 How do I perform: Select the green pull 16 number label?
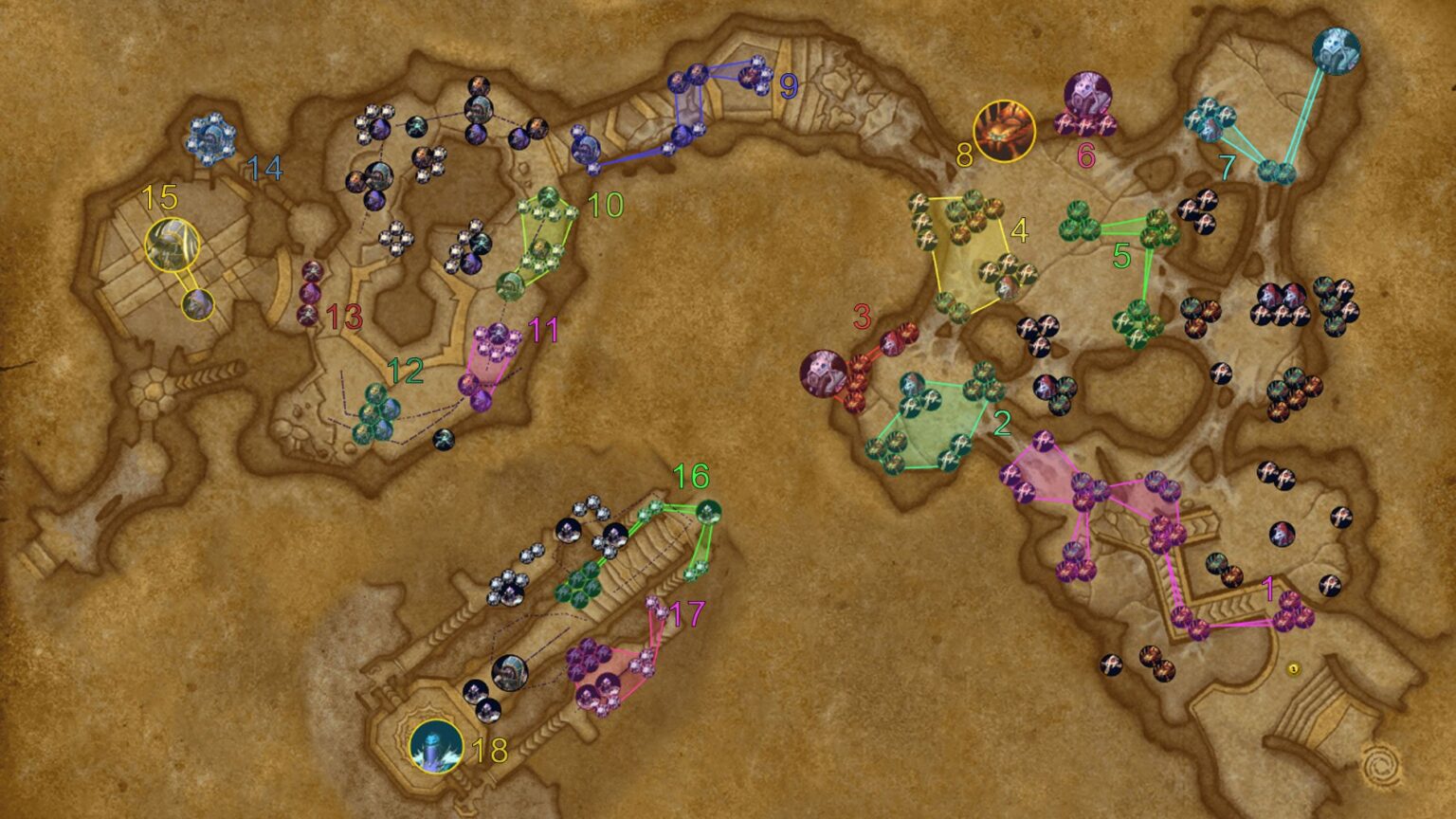(x=691, y=476)
